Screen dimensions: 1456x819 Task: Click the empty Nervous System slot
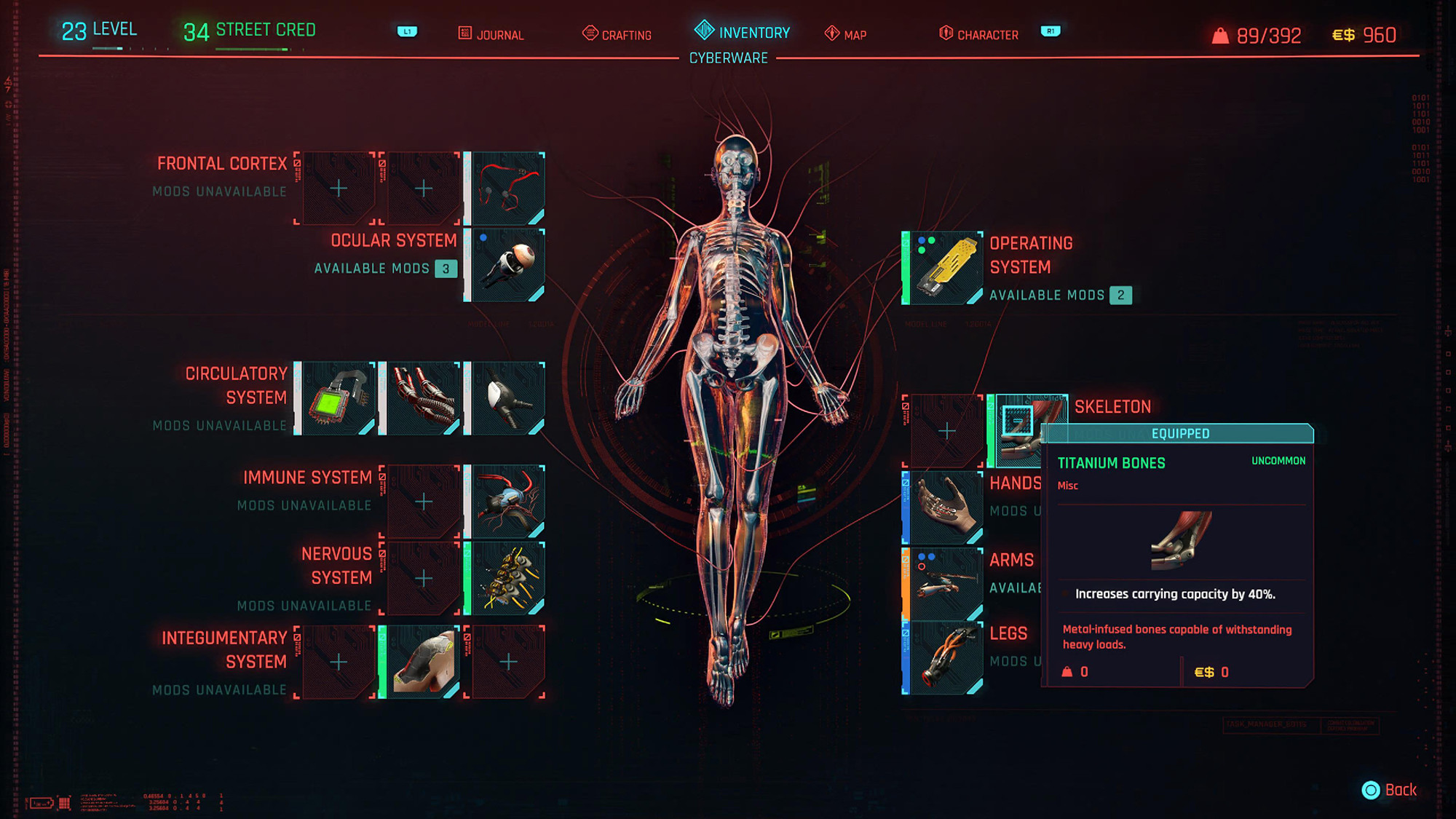(423, 578)
